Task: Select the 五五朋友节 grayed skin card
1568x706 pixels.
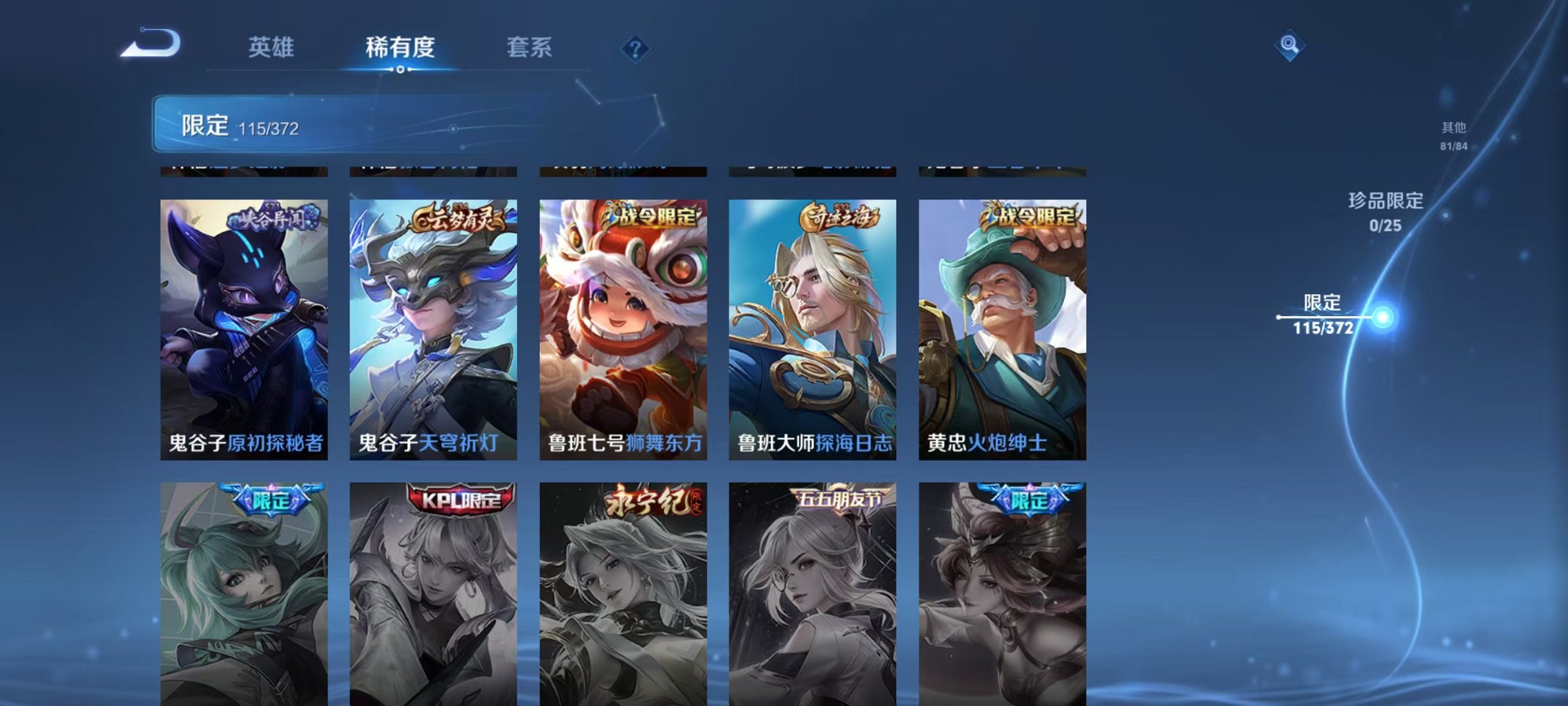Action: click(x=814, y=597)
